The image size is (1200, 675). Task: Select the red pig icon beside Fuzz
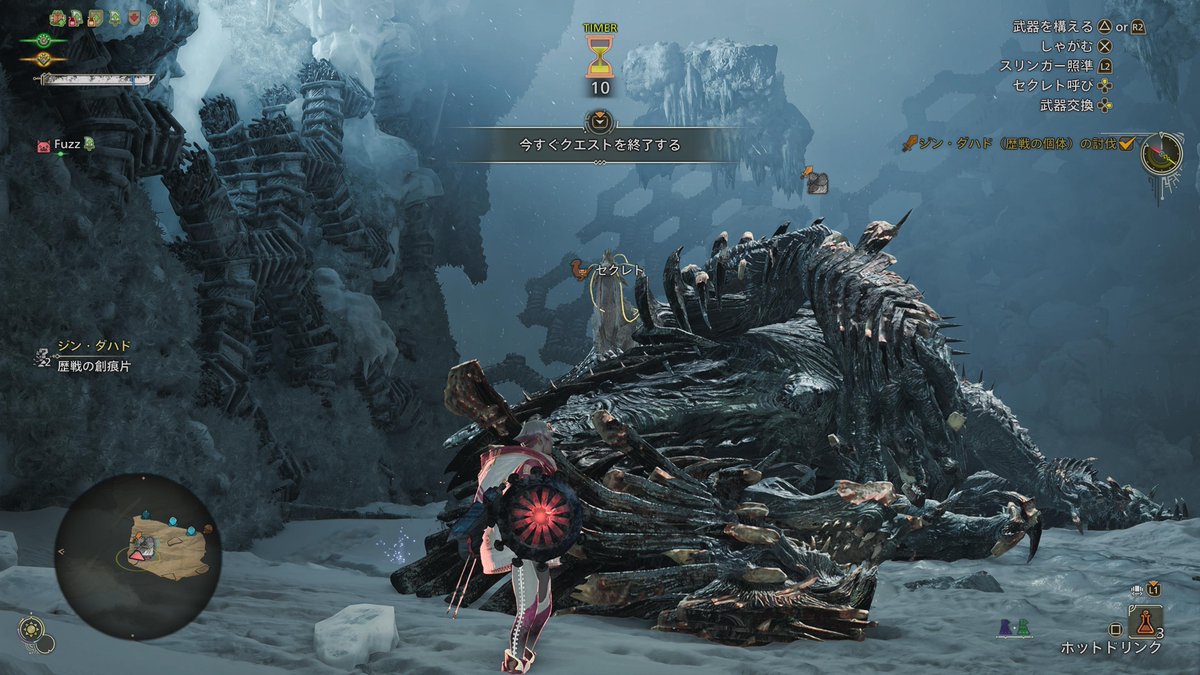pos(43,146)
